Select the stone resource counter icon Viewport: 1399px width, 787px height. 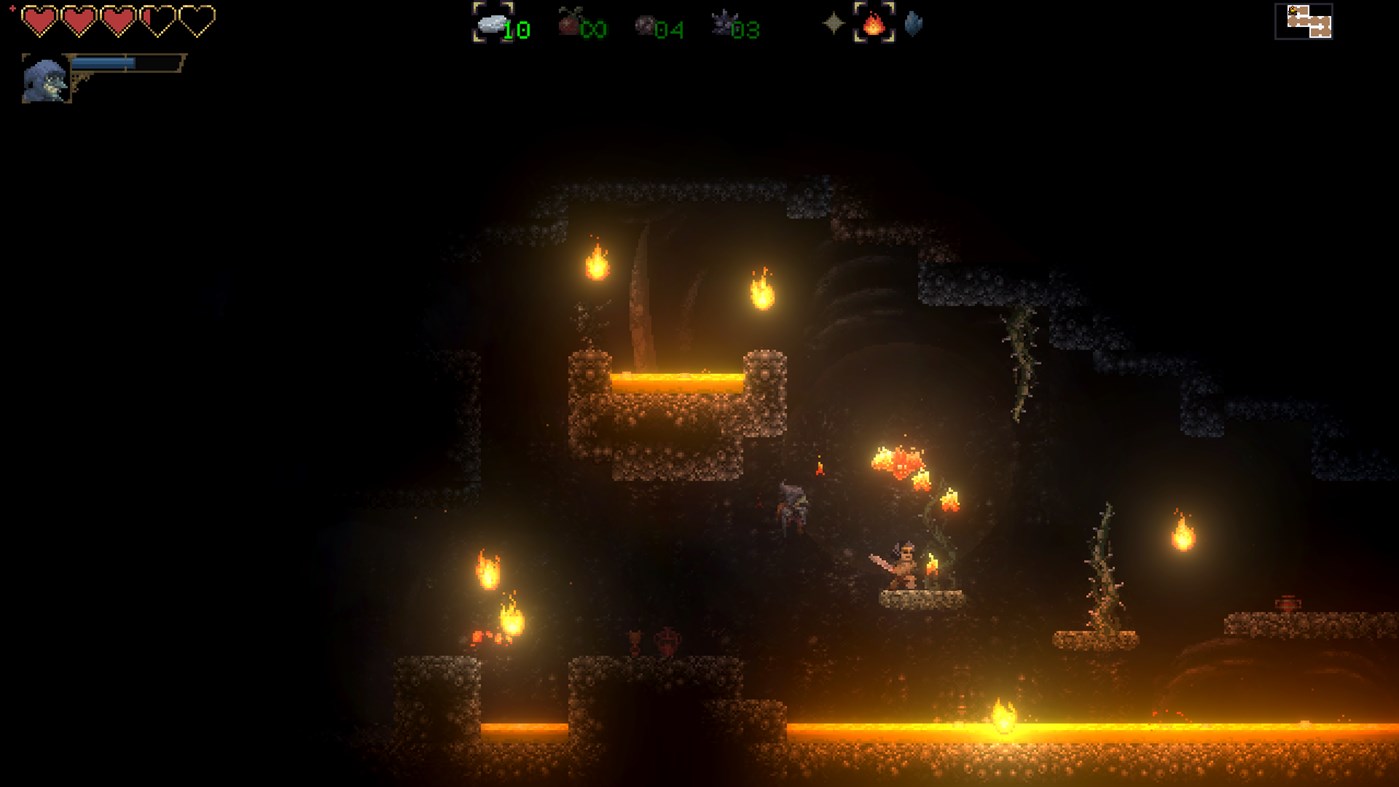pyautogui.click(x=493, y=22)
